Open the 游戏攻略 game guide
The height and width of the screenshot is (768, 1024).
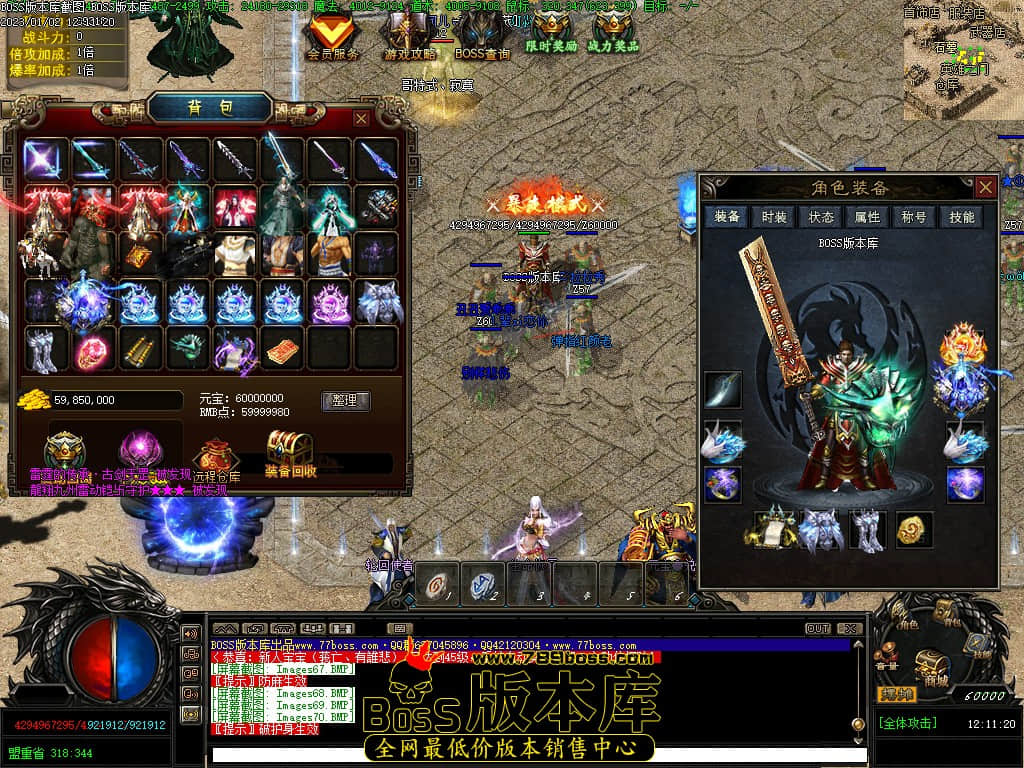(410, 36)
